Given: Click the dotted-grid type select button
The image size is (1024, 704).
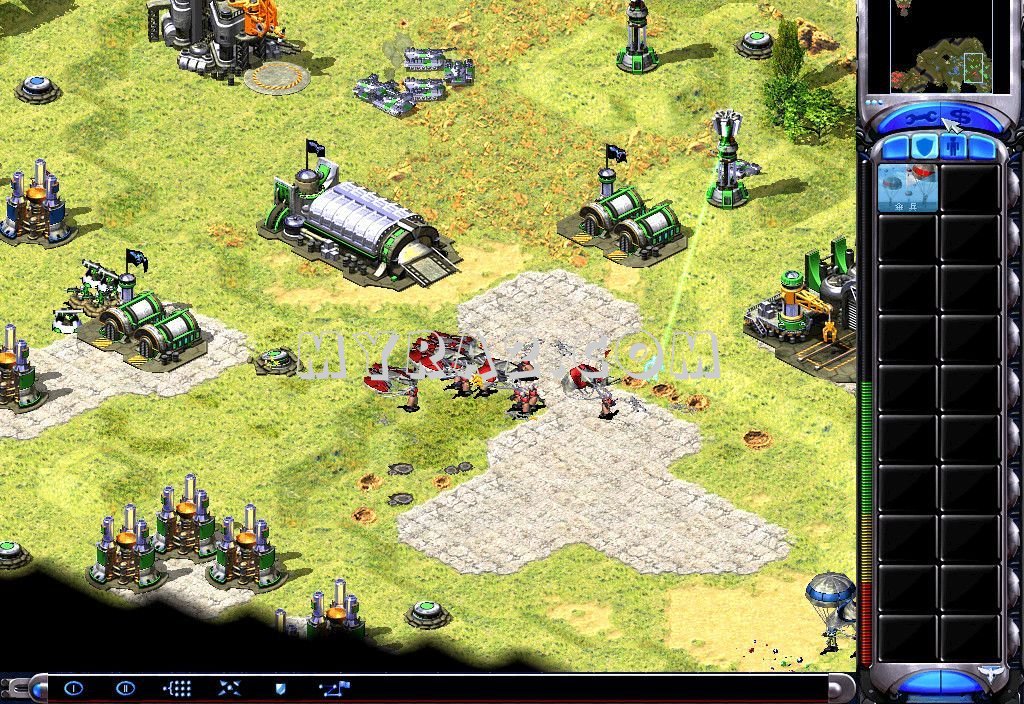Looking at the screenshot, I should click(x=177, y=688).
